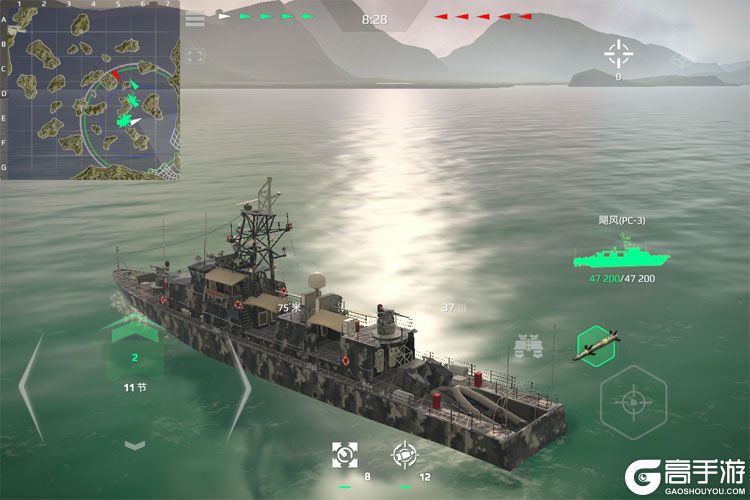
Task: Activate the binoculars zoom view
Action: pyautogui.click(x=527, y=346)
